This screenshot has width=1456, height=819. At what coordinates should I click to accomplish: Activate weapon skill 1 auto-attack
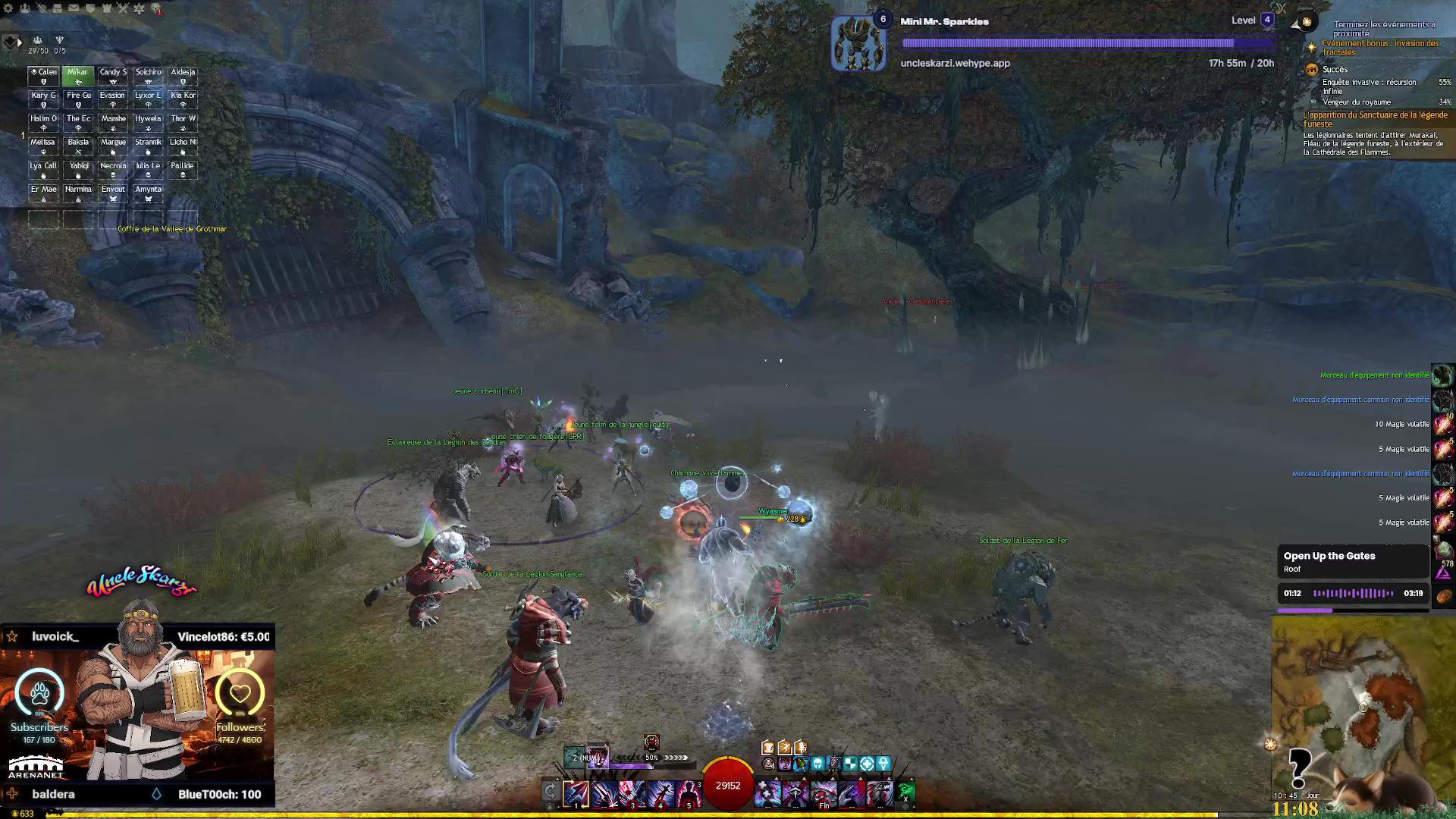click(576, 793)
